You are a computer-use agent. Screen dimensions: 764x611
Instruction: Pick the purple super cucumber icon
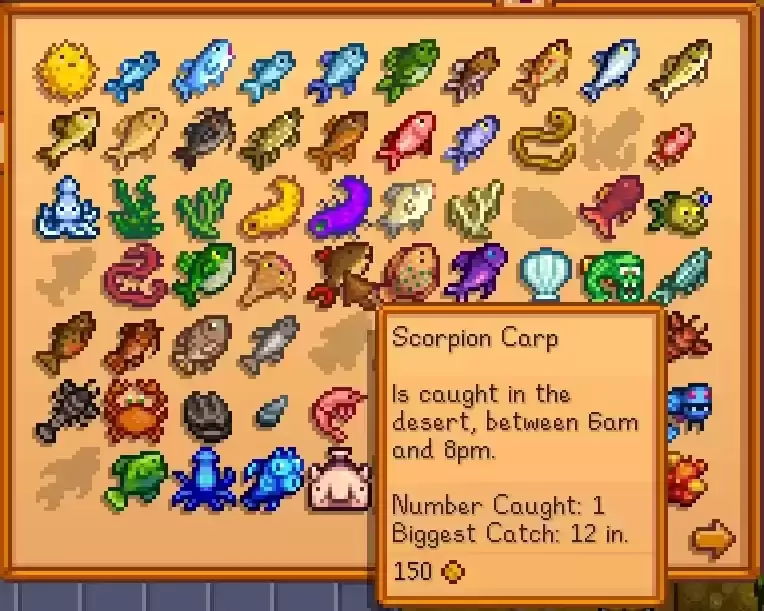click(338, 206)
